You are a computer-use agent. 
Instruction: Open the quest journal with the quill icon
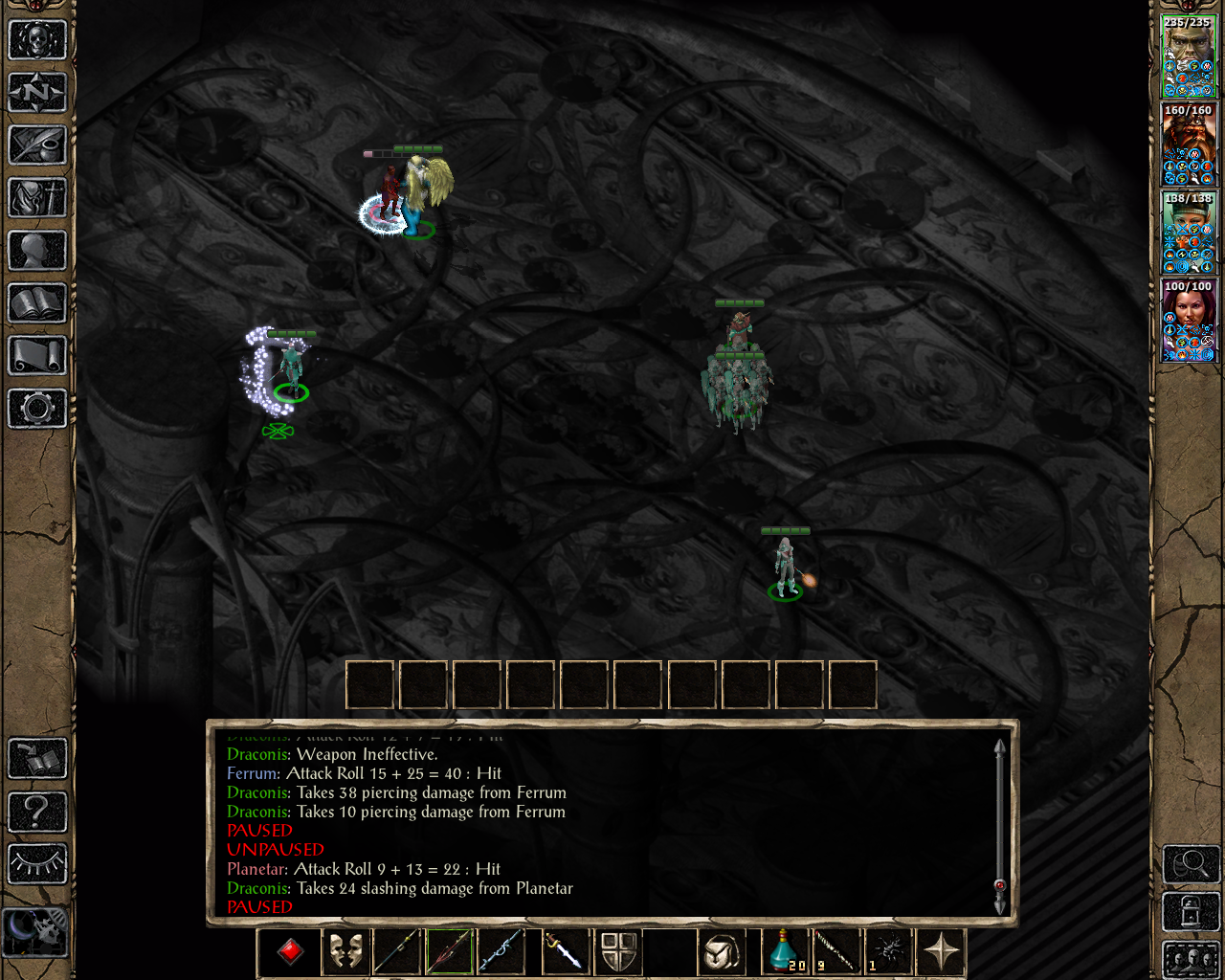click(x=38, y=146)
